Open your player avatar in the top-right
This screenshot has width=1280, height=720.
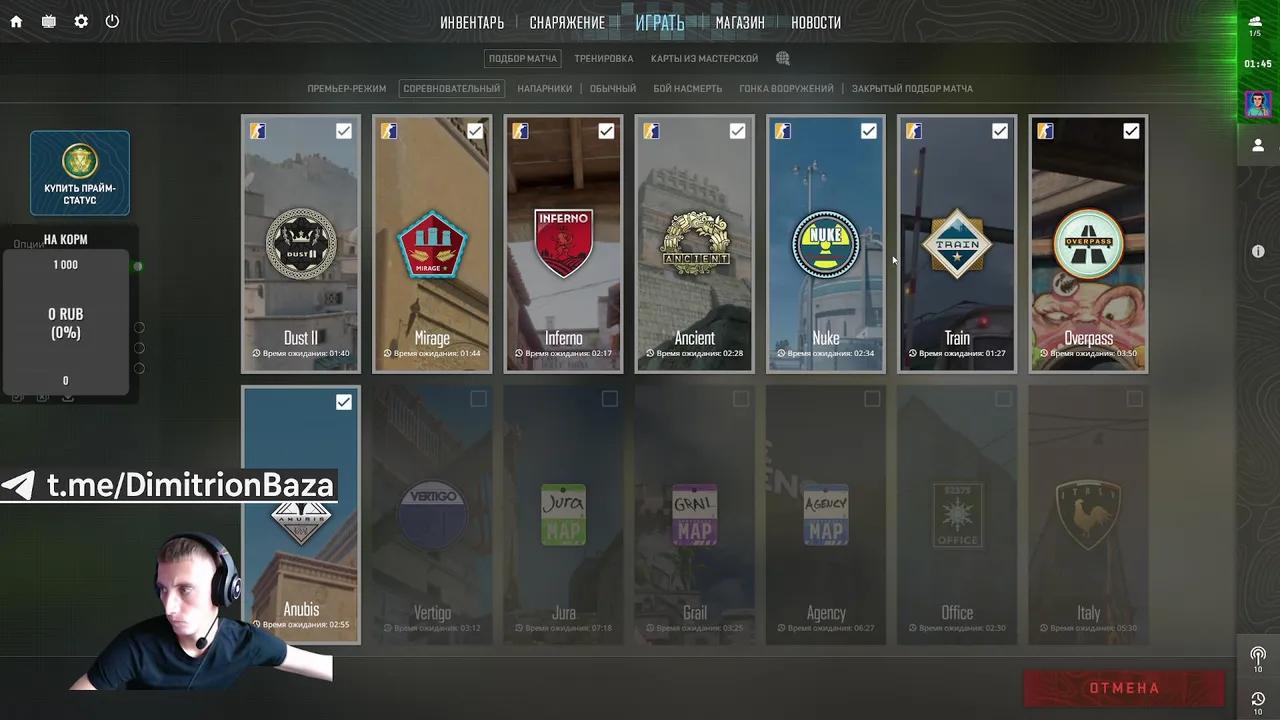point(1257,103)
